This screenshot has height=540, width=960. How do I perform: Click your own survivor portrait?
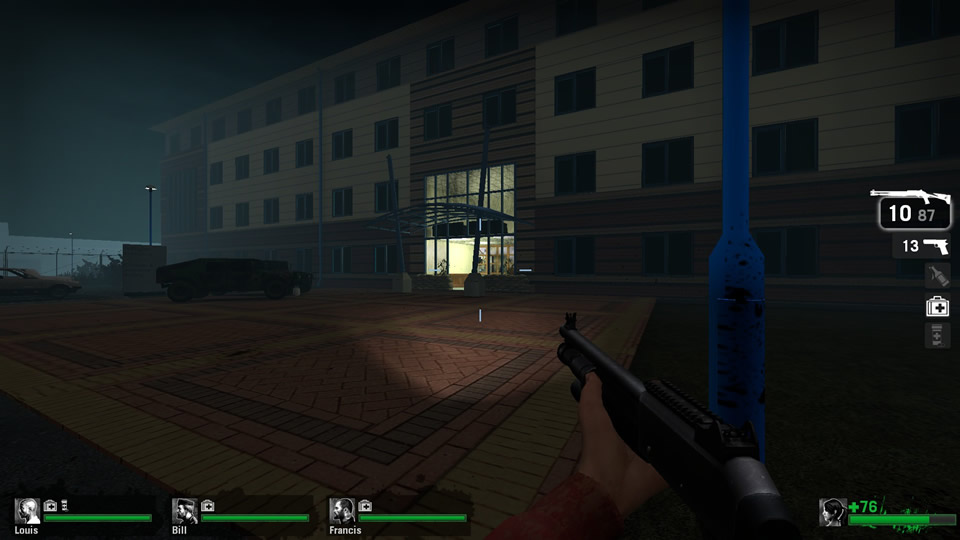coord(833,513)
